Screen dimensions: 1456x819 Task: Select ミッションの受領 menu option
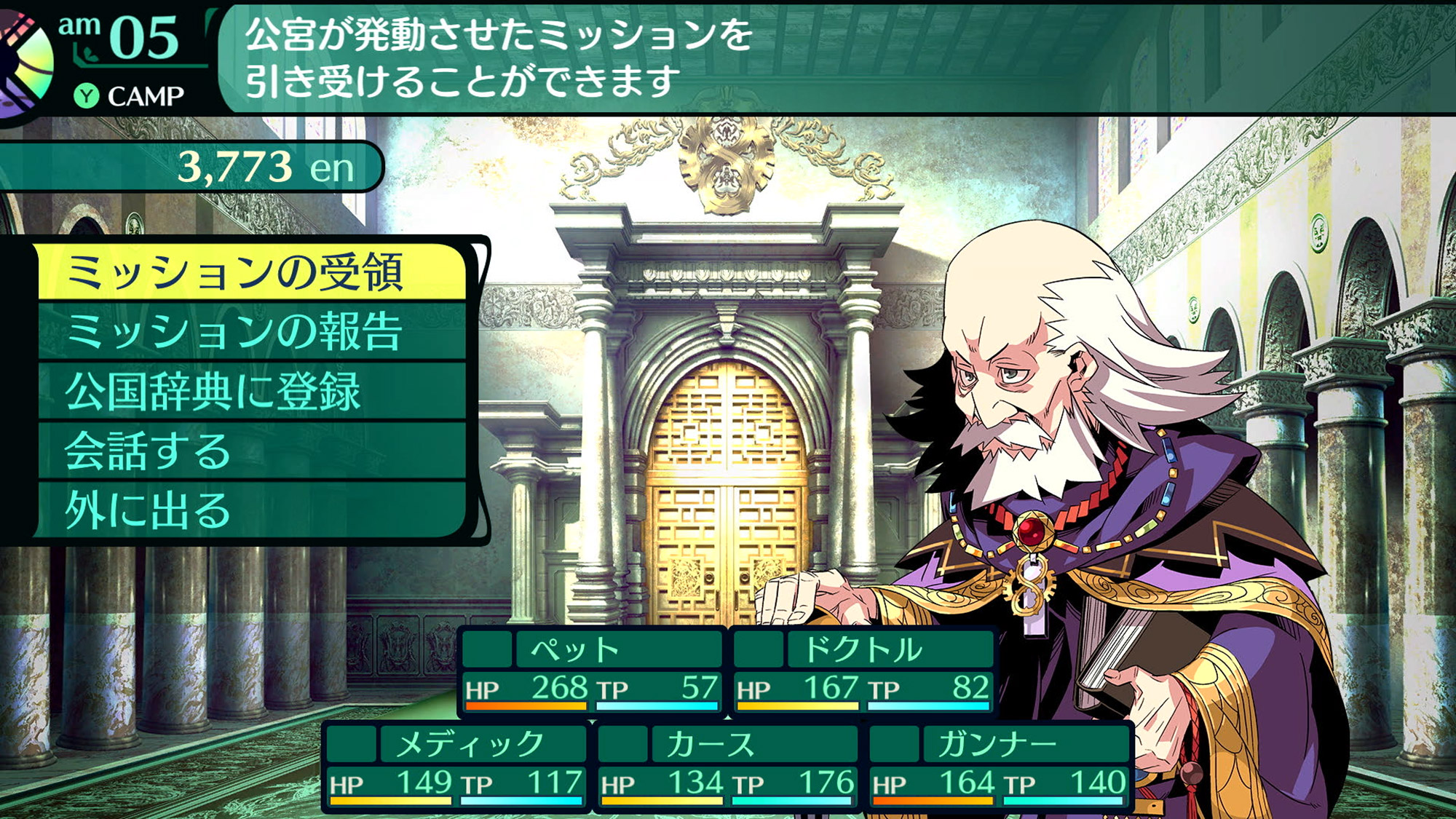click(251, 272)
